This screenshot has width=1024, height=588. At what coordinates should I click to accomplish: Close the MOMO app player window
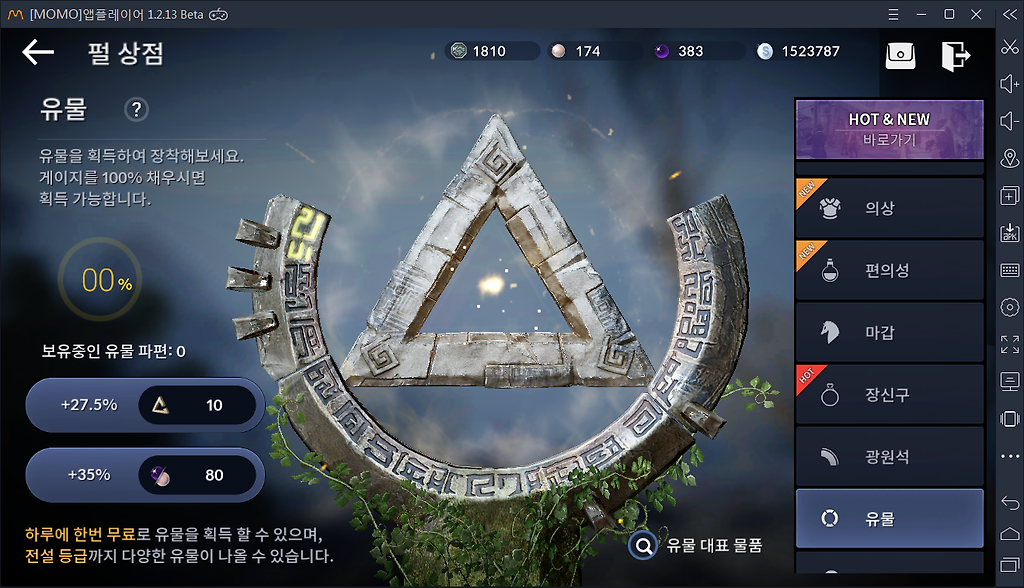click(x=977, y=14)
